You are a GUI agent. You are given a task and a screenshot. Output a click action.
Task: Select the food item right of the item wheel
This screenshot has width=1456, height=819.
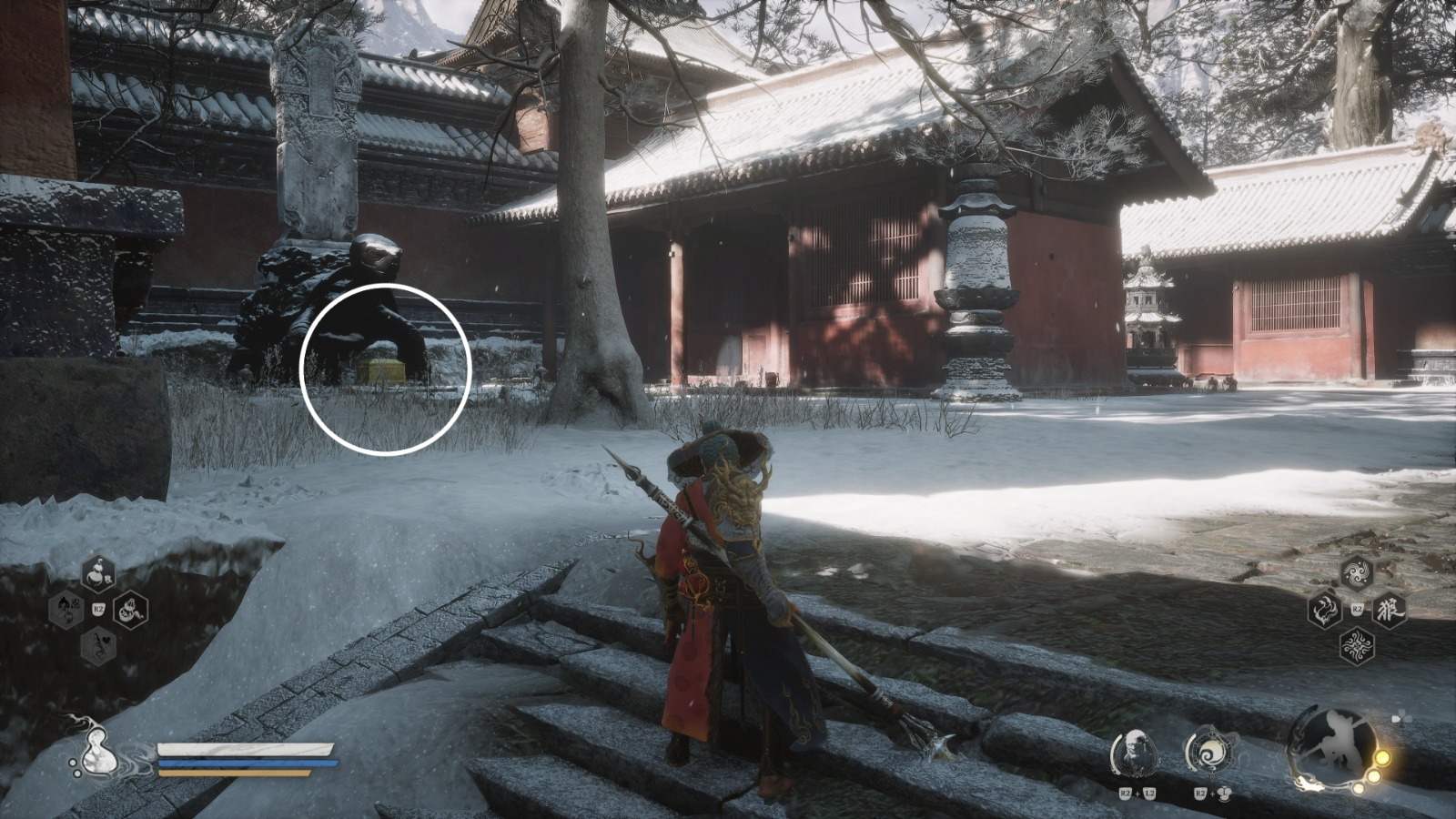pyautogui.click(x=130, y=611)
